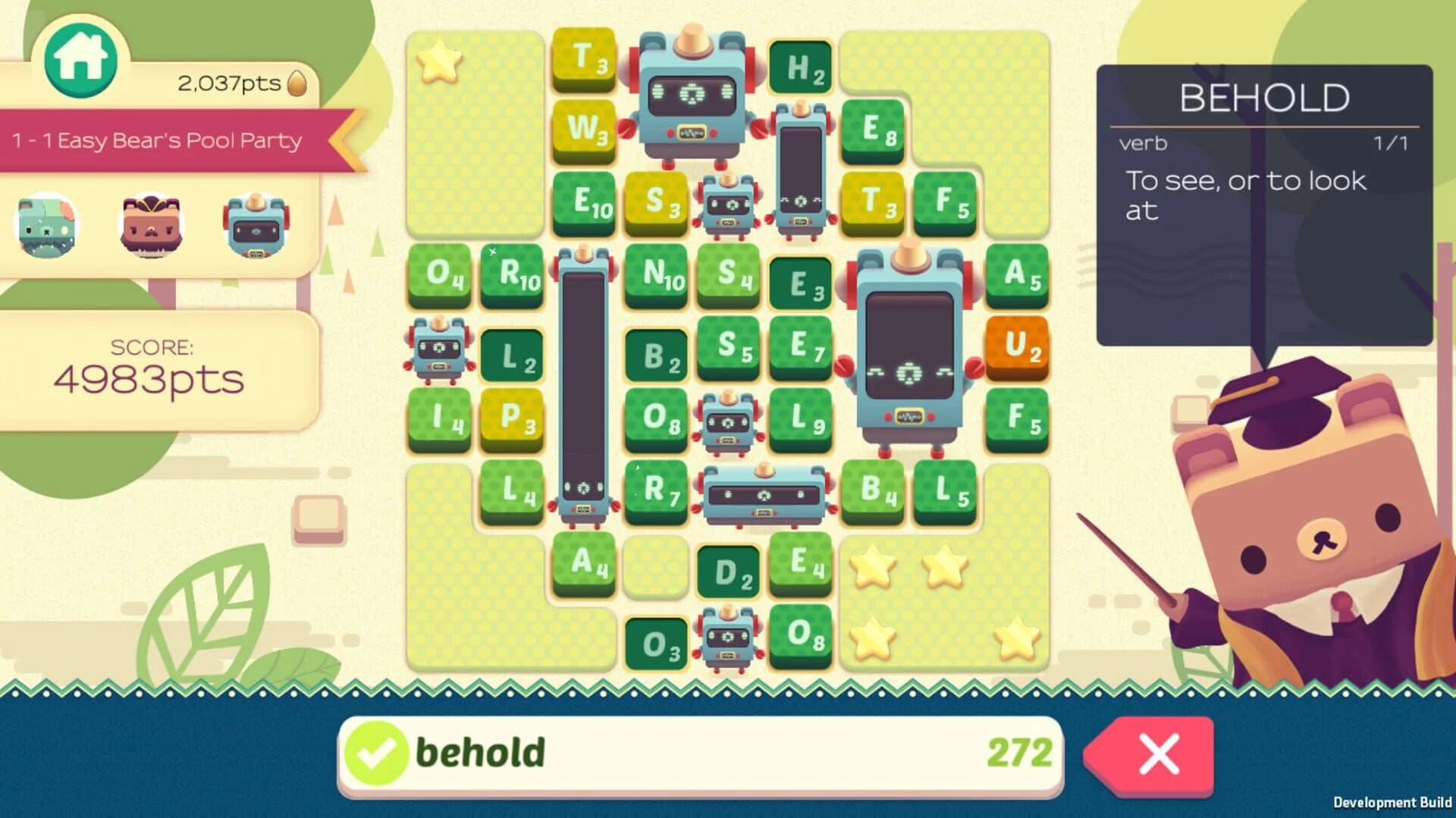Click the small robot near the O3 tile
This screenshot has height=818, width=1456.
coord(728,639)
